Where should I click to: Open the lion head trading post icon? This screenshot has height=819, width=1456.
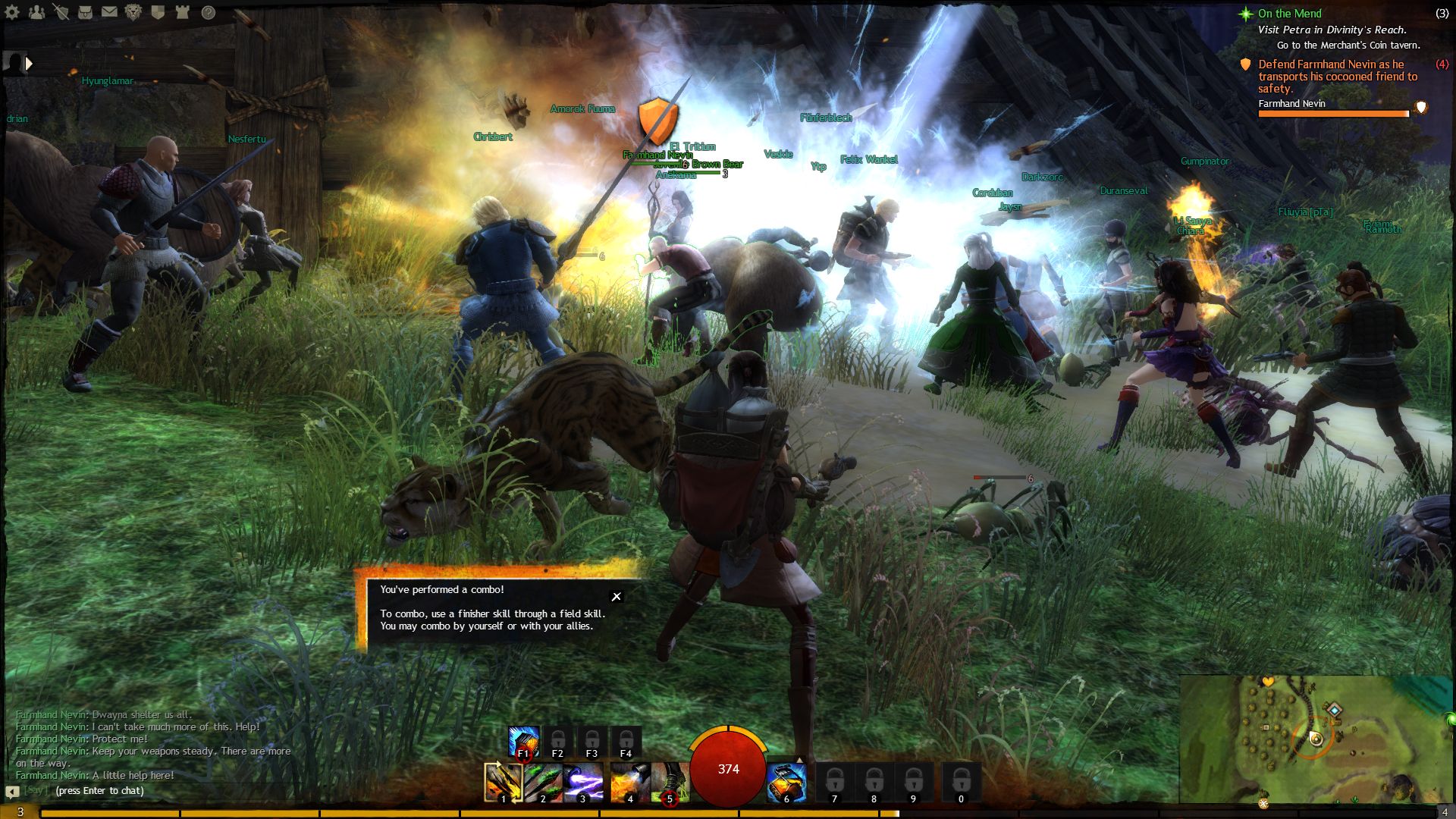pyautogui.click(x=133, y=12)
